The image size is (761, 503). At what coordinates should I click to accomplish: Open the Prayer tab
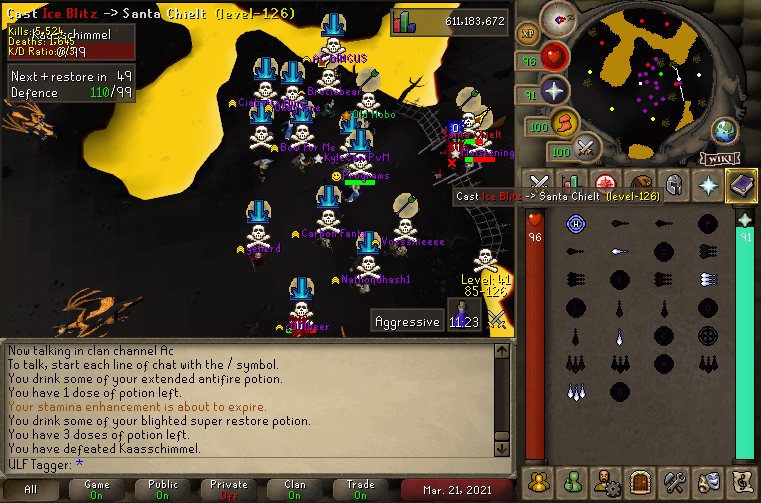[x=708, y=184]
